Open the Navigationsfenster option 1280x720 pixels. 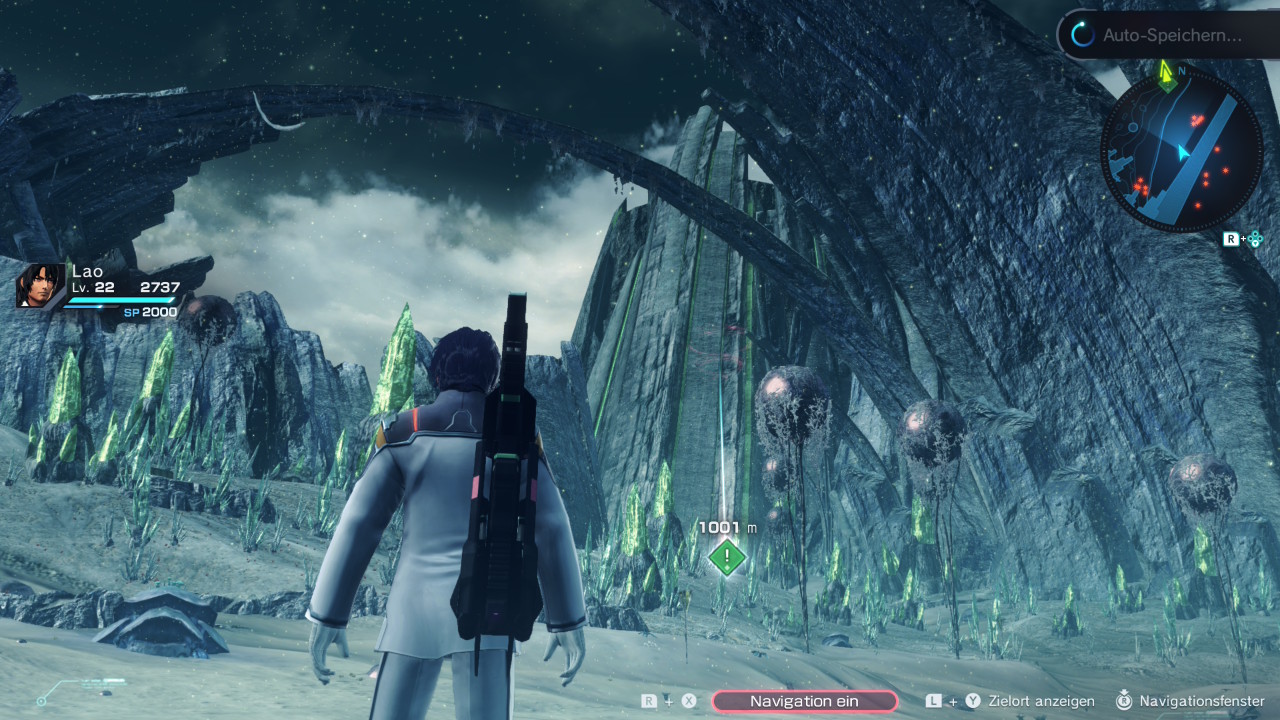click(x=1201, y=701)
